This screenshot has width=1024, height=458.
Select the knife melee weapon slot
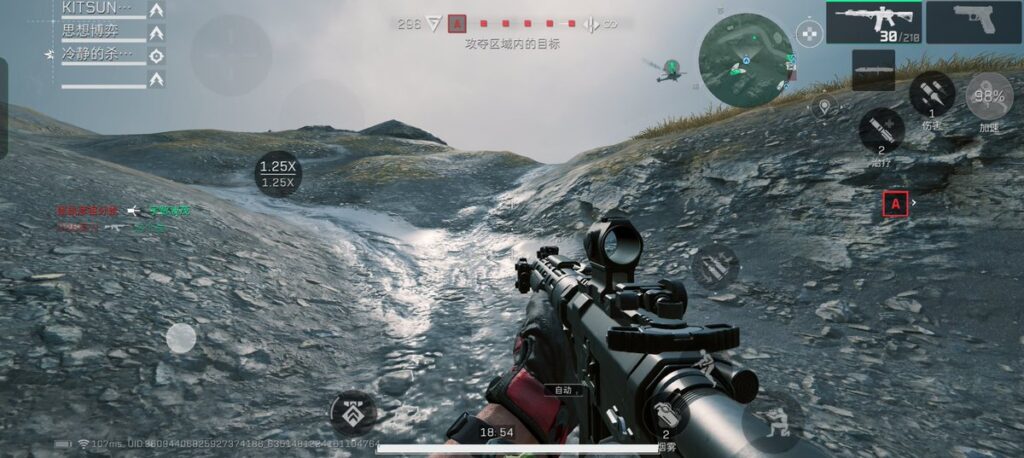coord(873,70)
